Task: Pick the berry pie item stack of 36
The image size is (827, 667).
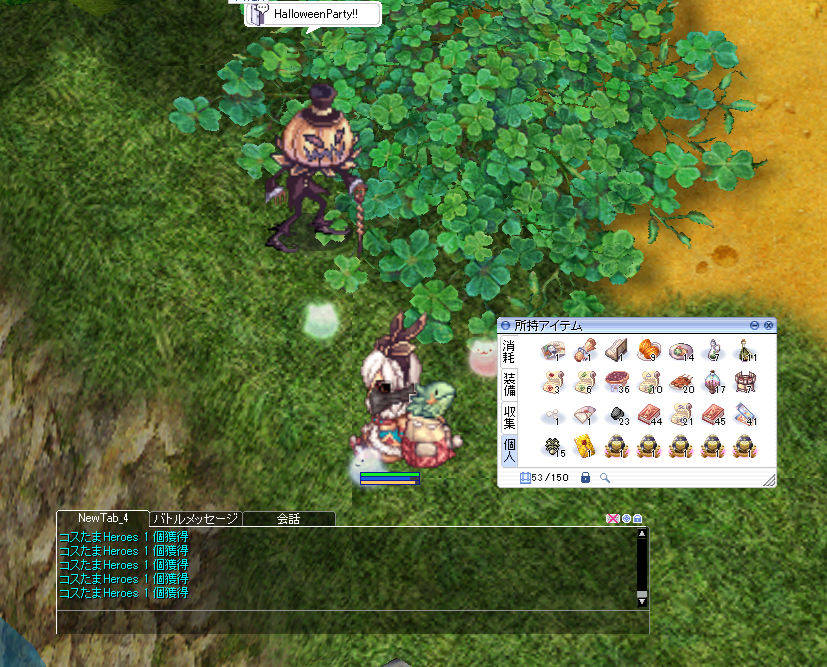Action: pos(615,382)
